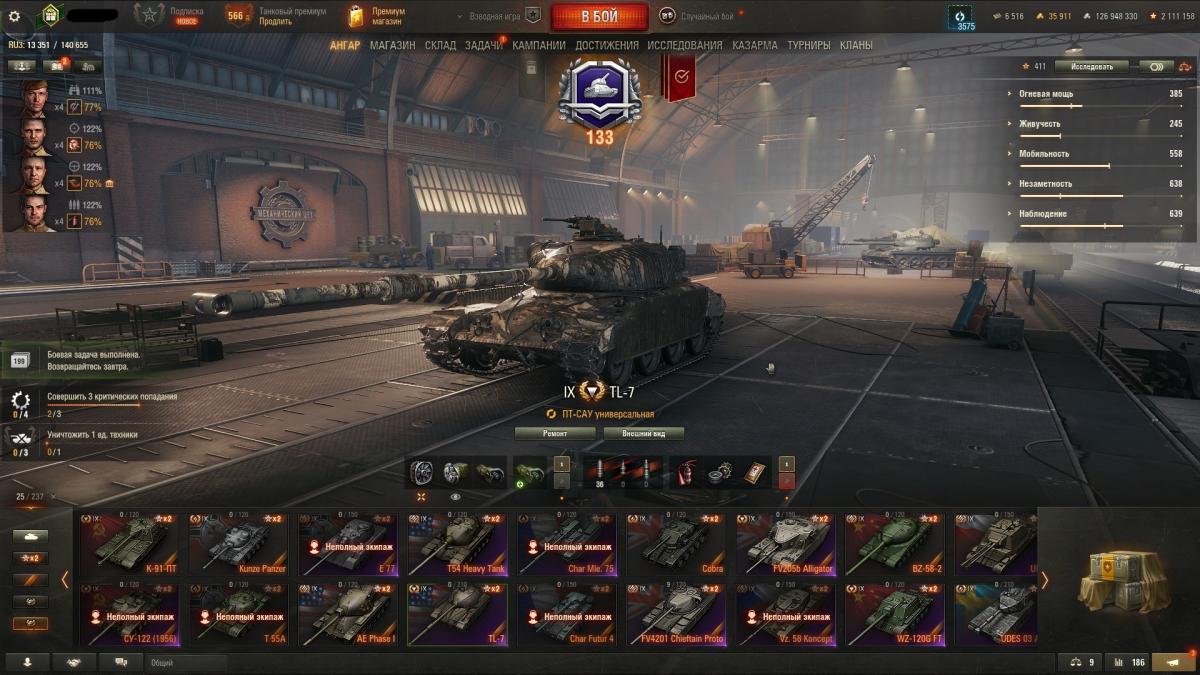
Task: Start battle with the В БОЙ button
Action: (600, 16)
